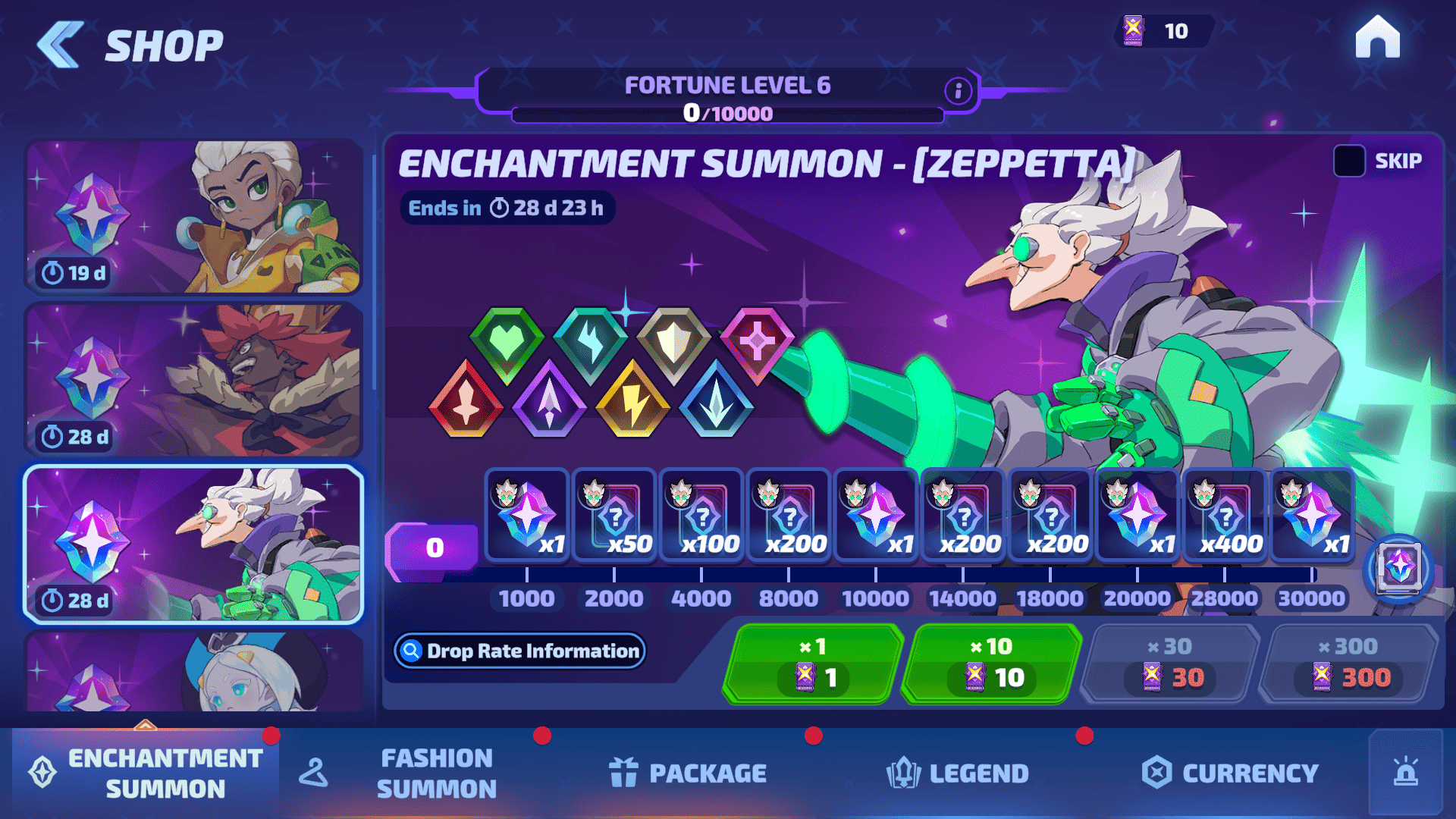Image resolution: width=1456 pixels, height=819 pixels.
Task: Select the Enchantment Summon tab
Action: 146,773
